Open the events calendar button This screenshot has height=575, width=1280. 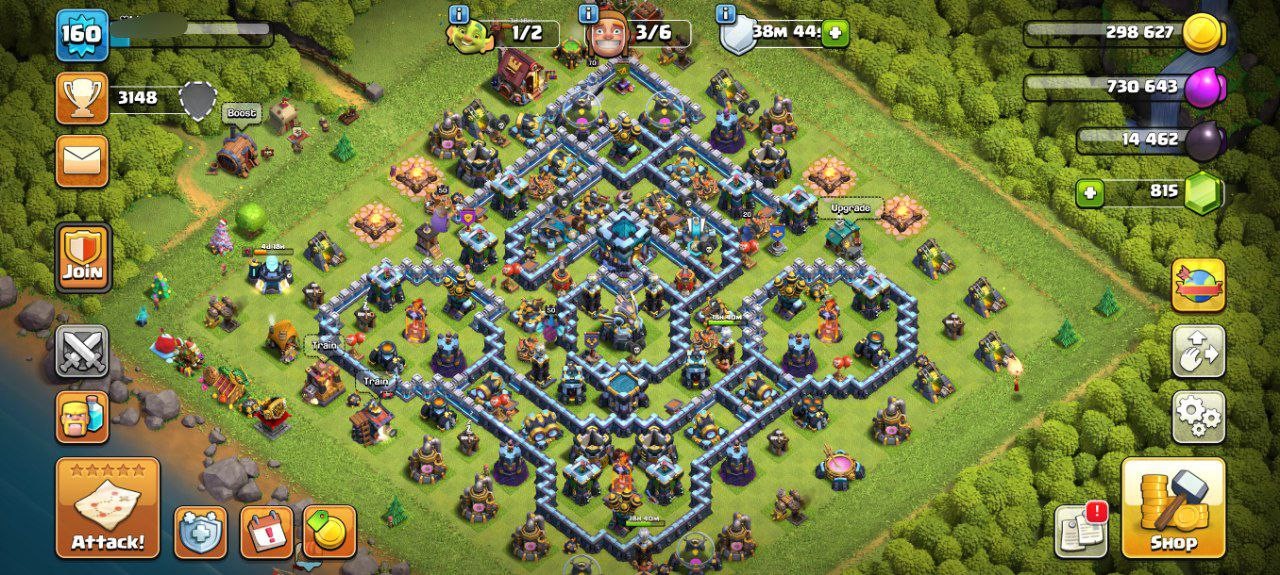click(267, 532)
